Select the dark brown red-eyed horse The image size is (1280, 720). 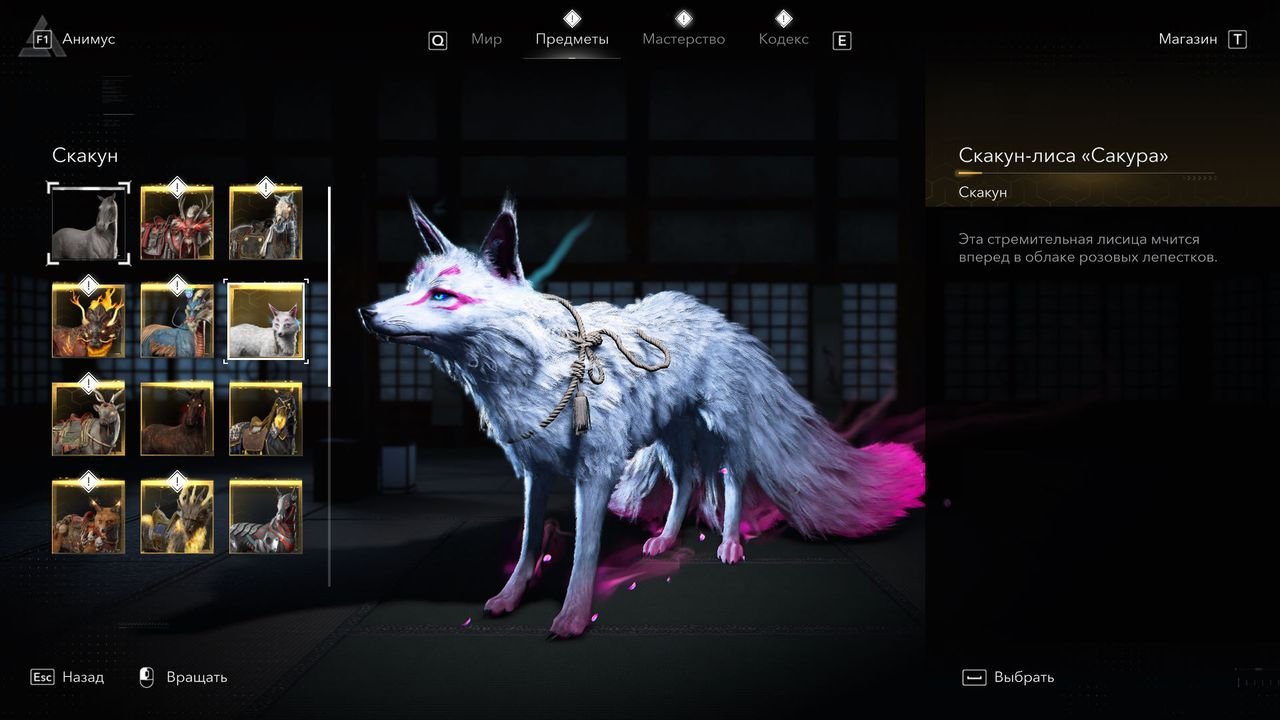click(x=177, y=418)
